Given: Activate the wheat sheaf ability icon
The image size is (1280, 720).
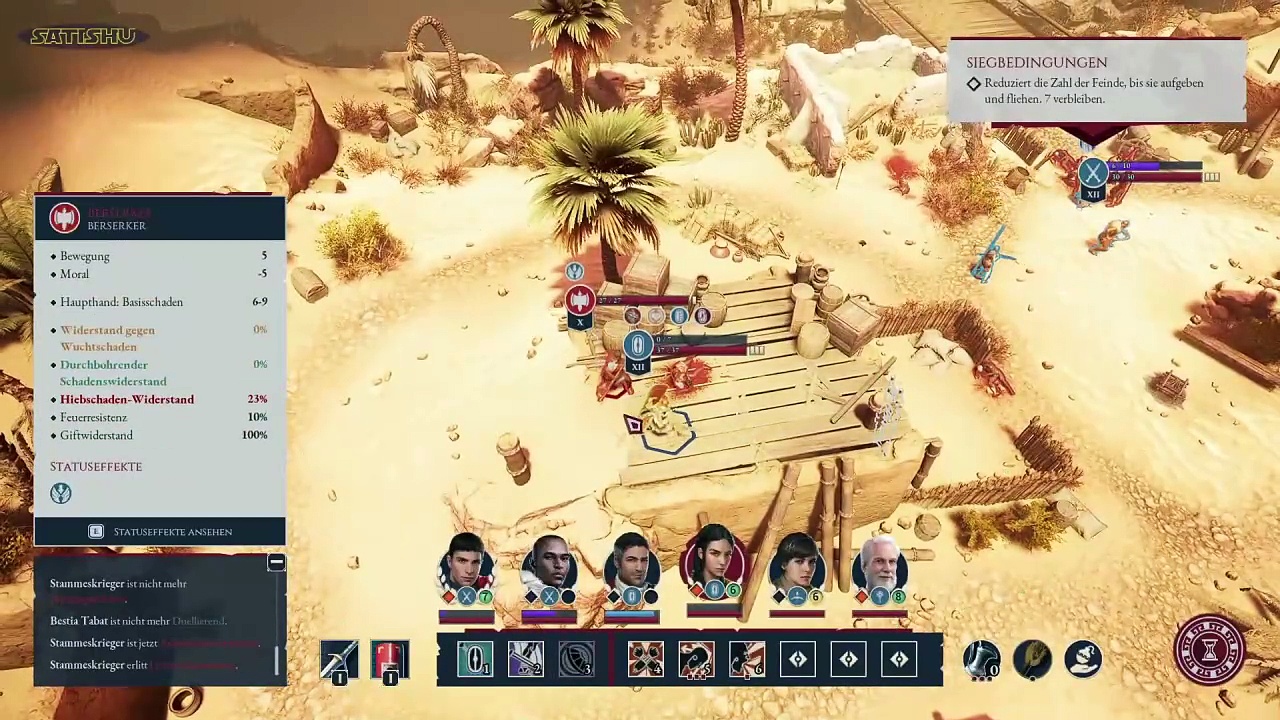Looking at the screenshot, I should pos(1032,659).
